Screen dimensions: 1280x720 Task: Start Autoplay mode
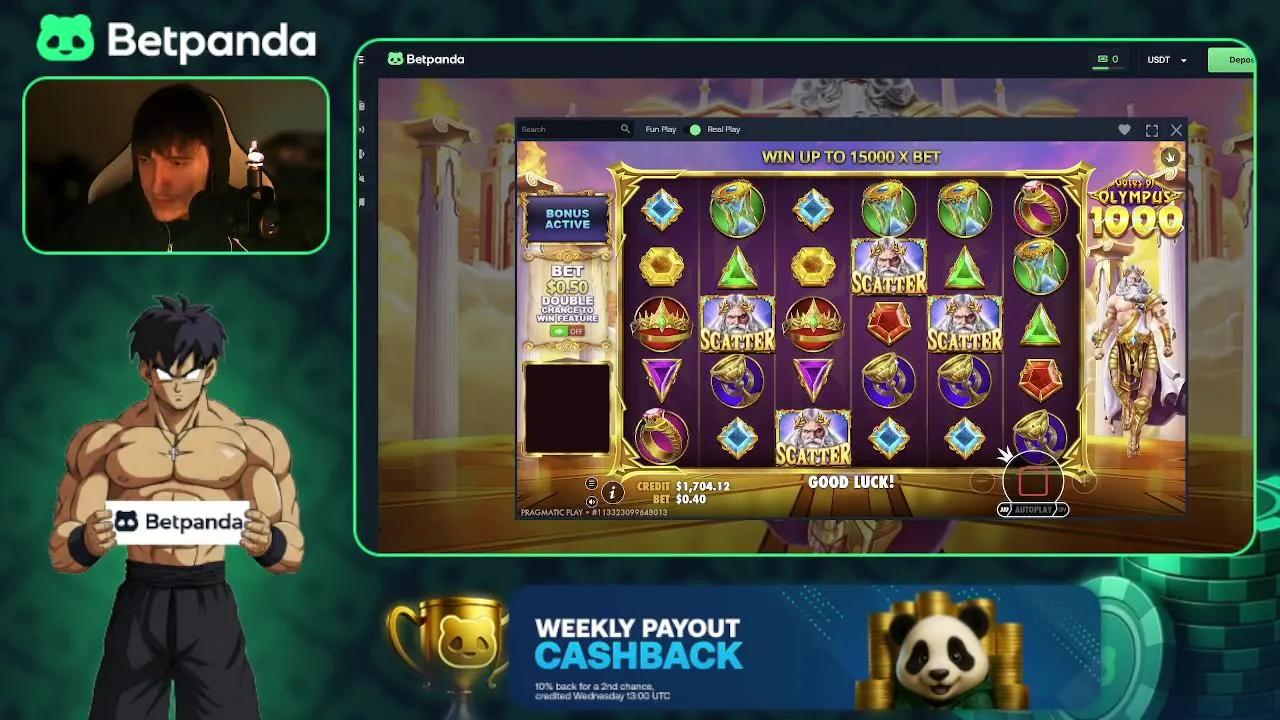tap(1034, 510)
